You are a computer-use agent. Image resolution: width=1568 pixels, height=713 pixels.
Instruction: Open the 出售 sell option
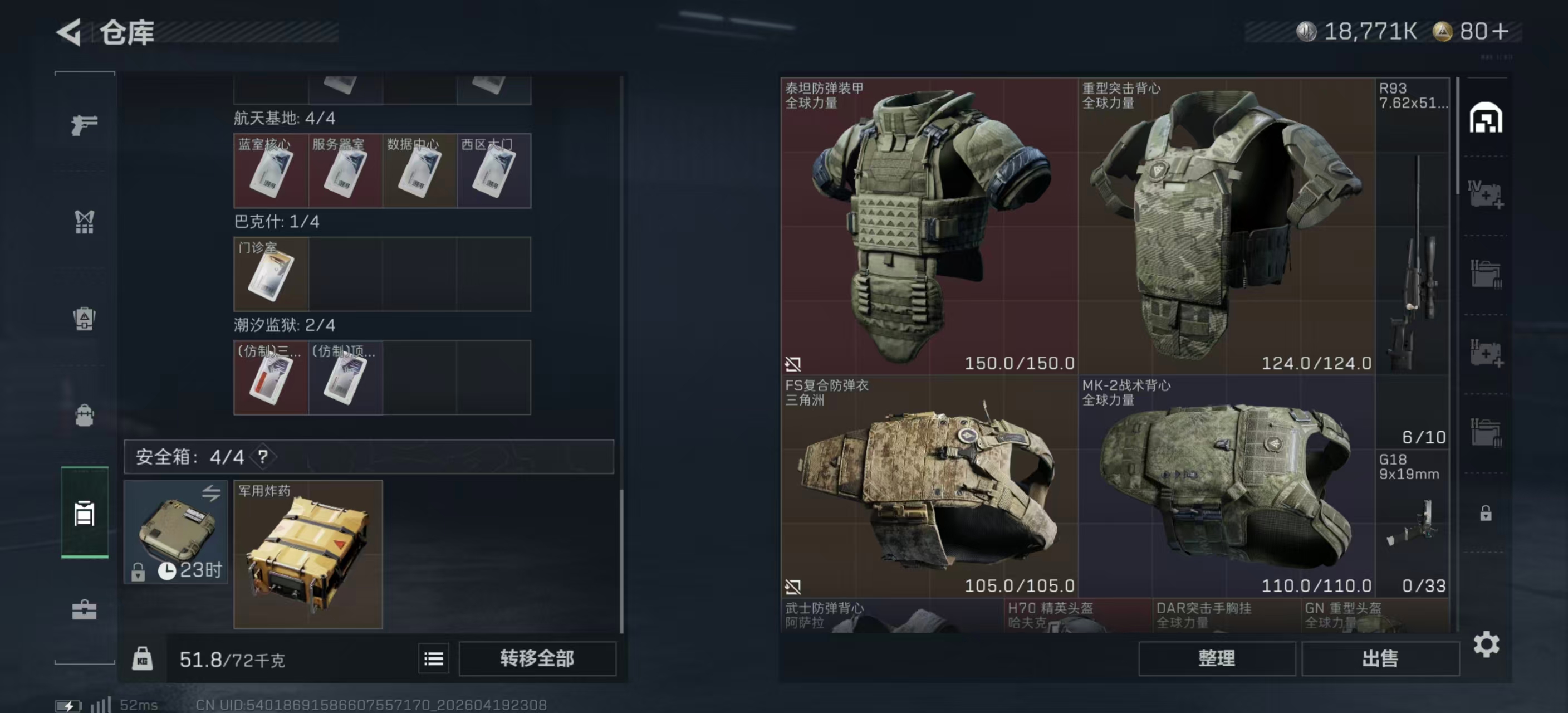(x=1380, y=658)
